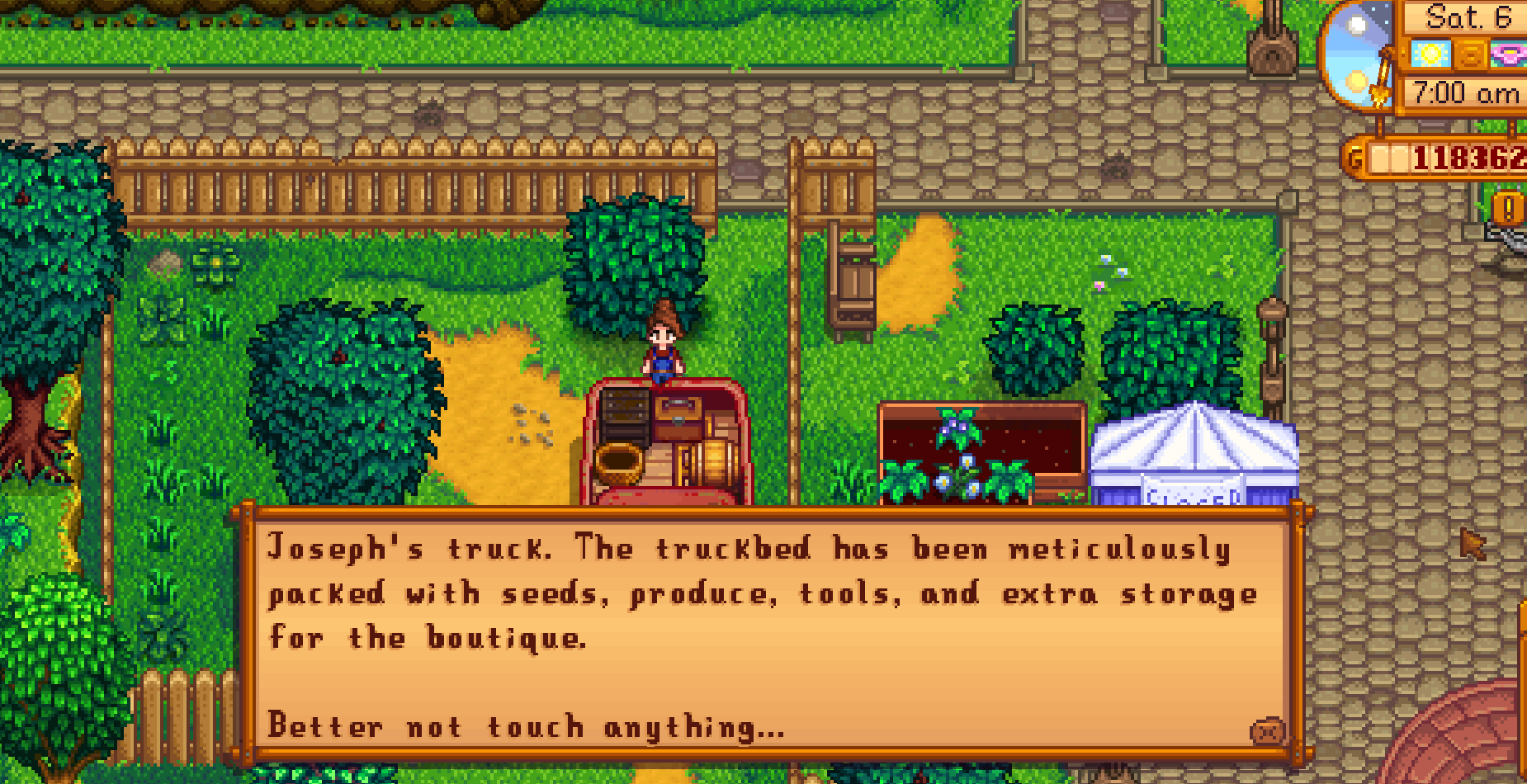
Task: Click the gold coin 'G' emblem
Action: point(1354,155)
